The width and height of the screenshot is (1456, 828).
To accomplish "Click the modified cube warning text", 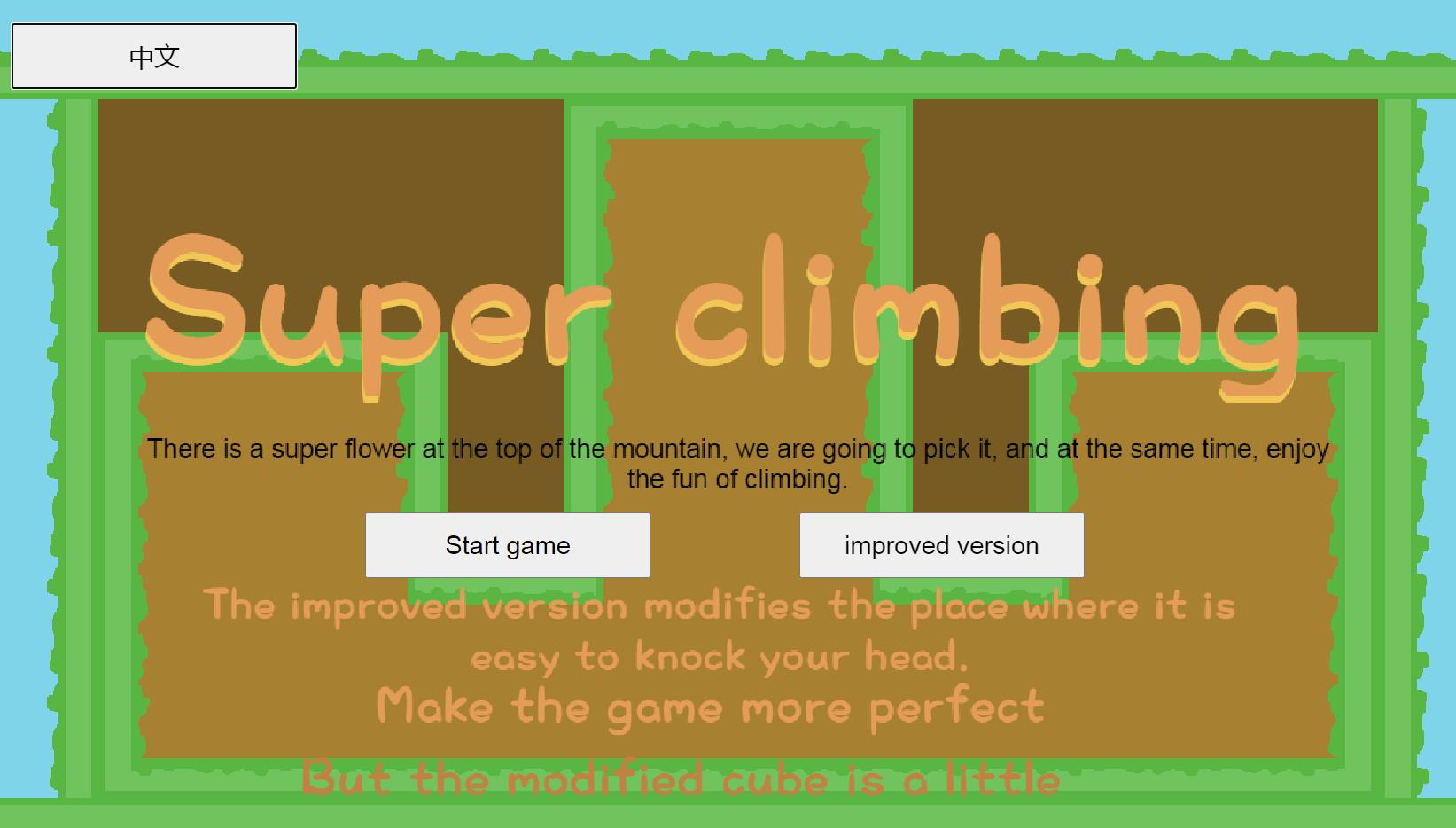I will point(681,778).
